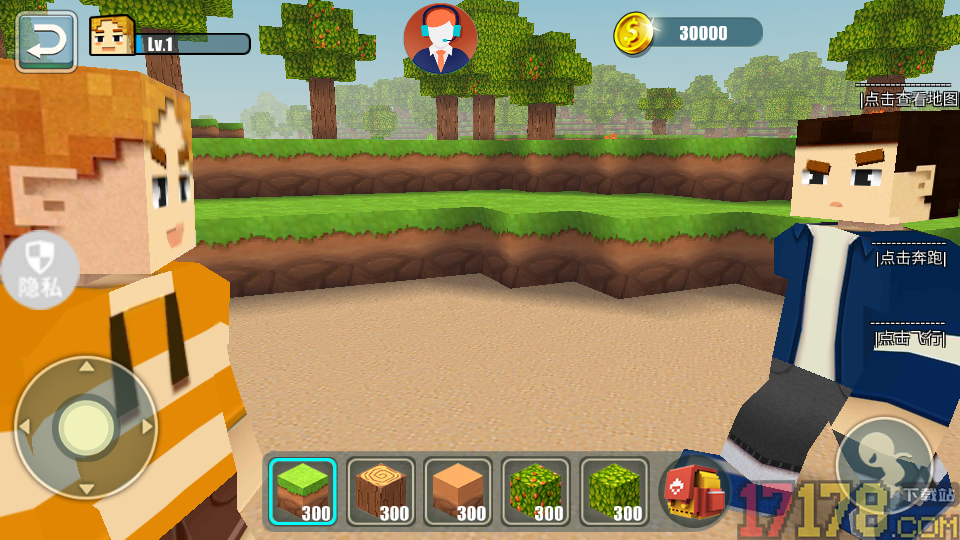
Task: Open the 隐私 privacy shield button
Action: point(39,271)
